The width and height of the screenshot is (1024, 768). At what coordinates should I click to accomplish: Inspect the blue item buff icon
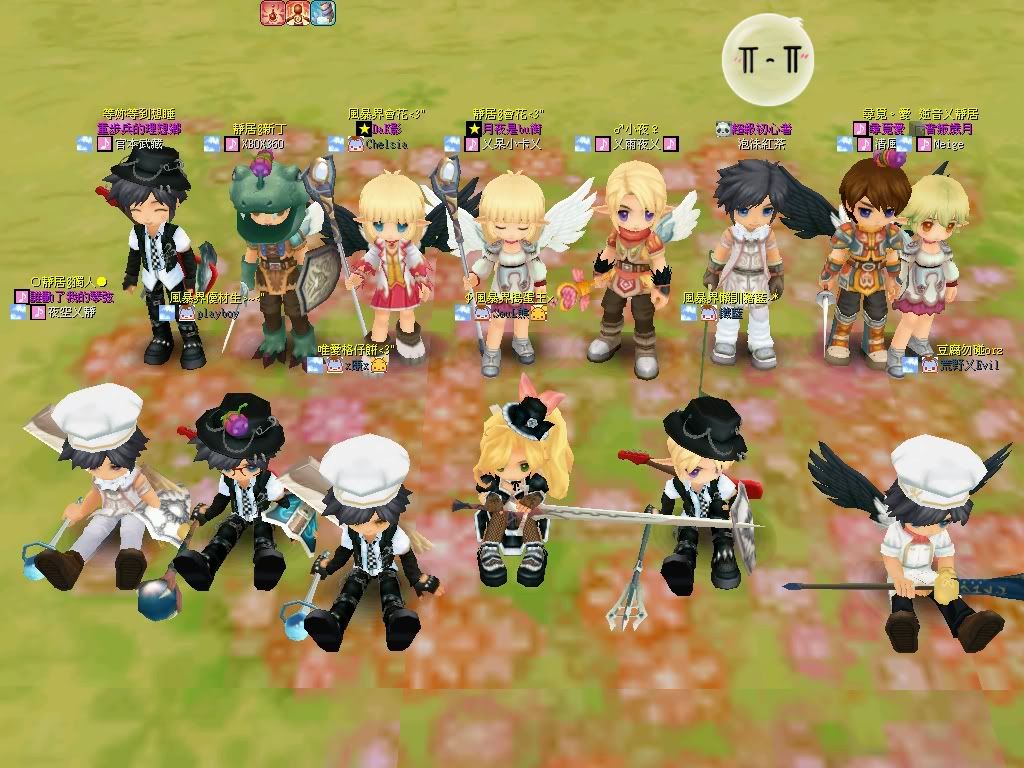(323, 13)
